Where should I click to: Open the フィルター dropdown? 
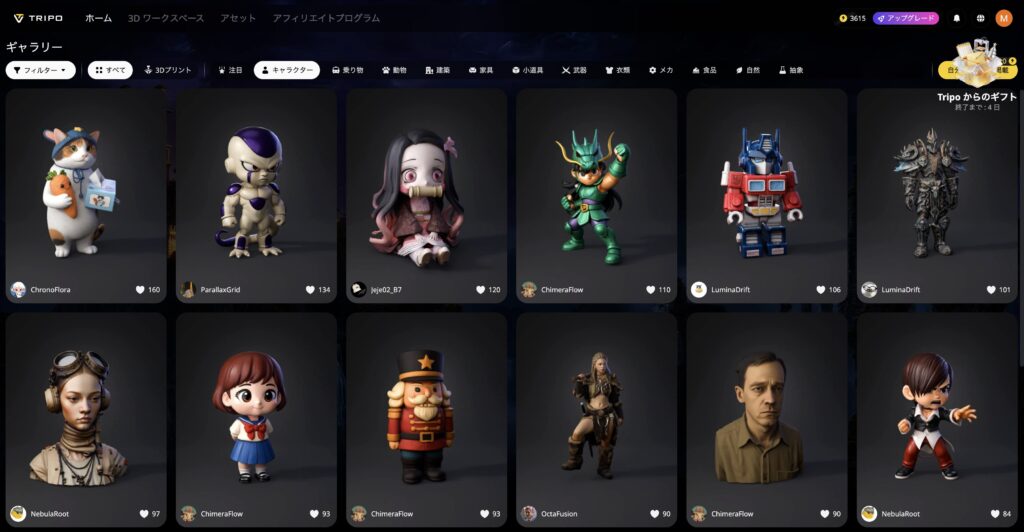click(41, 70)
